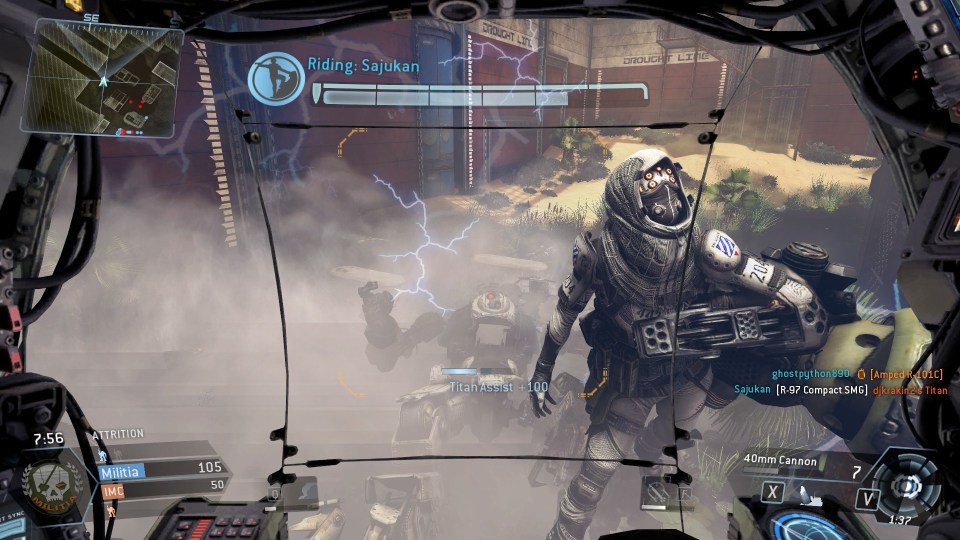This screenshot has height=540, width=960.
Task: Select the rodeo rider icon beside Sajukan
Action: (x=276, y=80)
